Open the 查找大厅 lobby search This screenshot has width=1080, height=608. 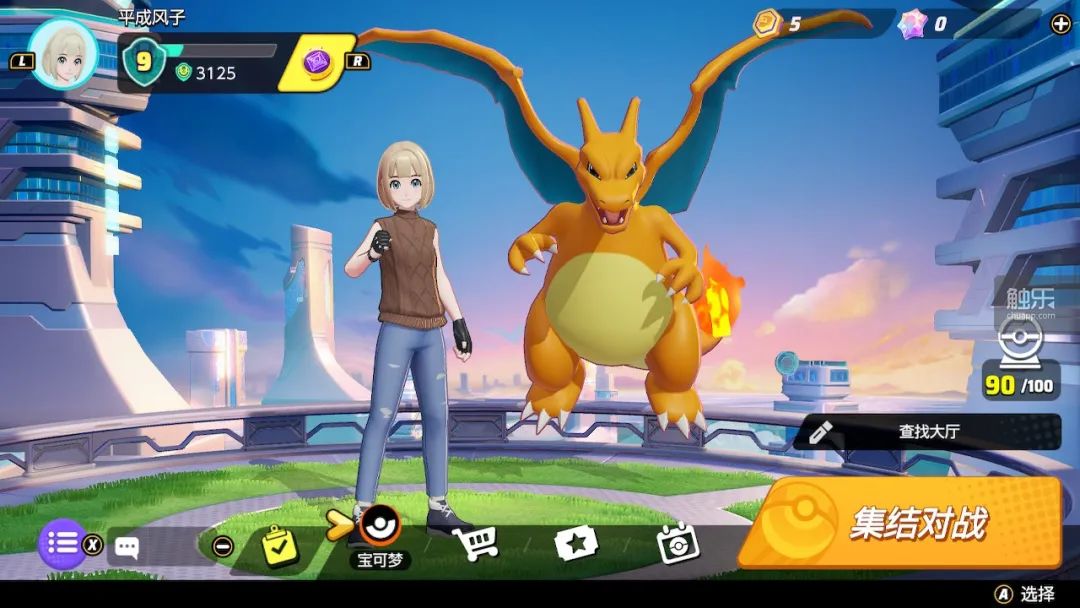pyautogui.click(x=928, y=432)
